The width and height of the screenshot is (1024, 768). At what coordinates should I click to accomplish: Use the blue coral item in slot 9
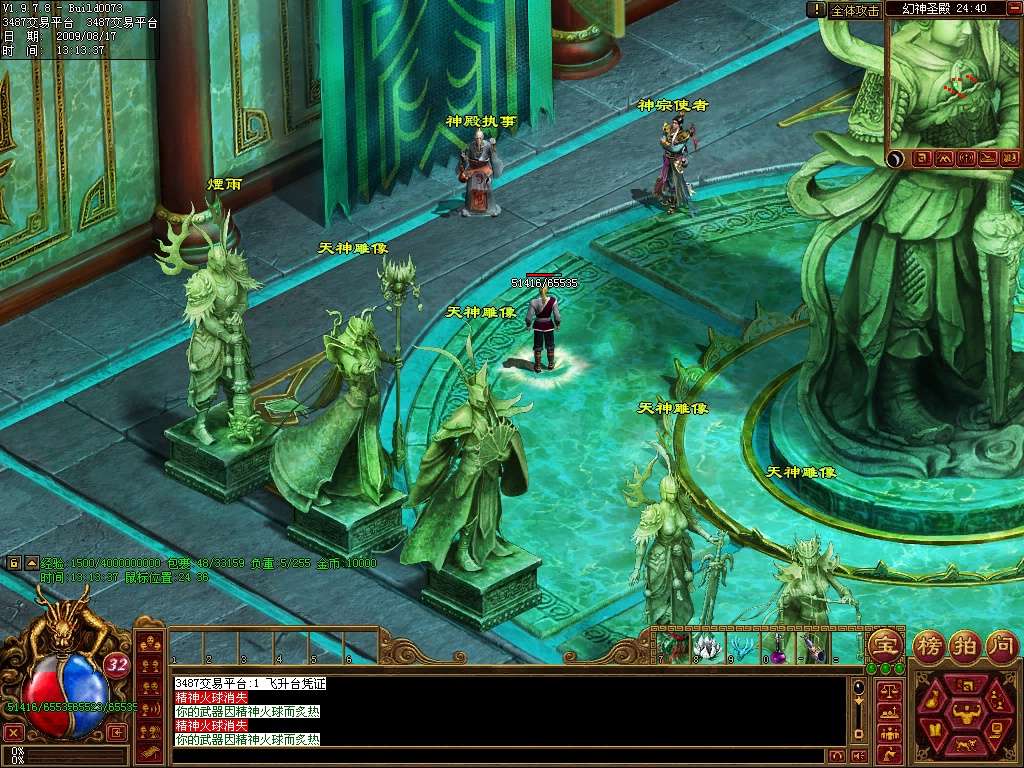(x=741, y=646)
